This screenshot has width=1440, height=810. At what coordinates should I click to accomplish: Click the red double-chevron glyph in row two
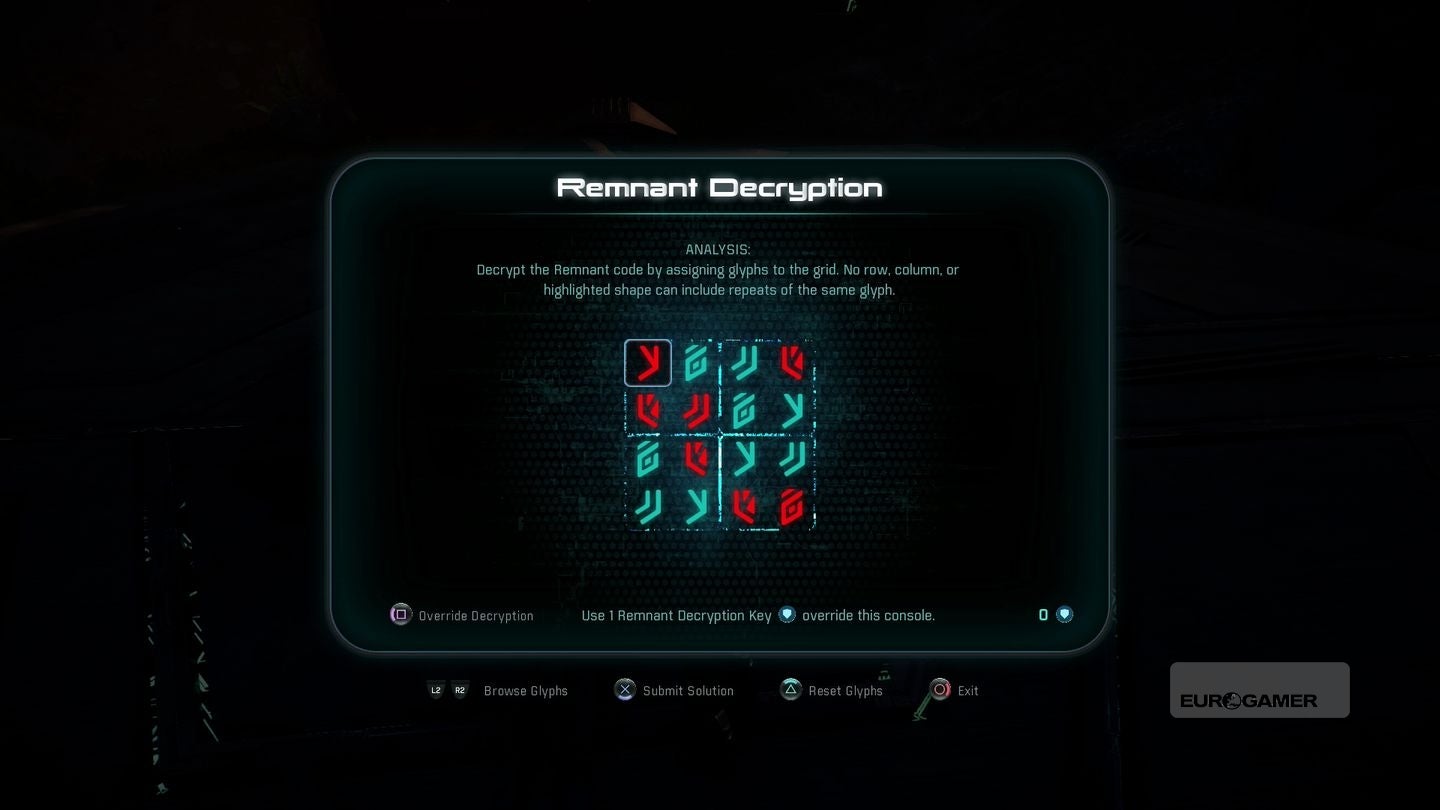[695, 410]
